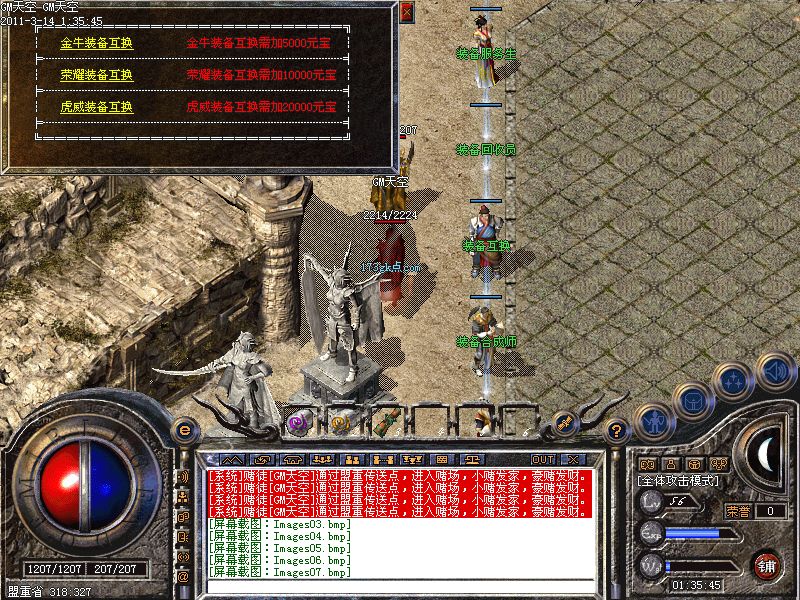Close the NPC dialog with red X
Image resolution: width=800 pixels, height=600 pixels.
406,12
